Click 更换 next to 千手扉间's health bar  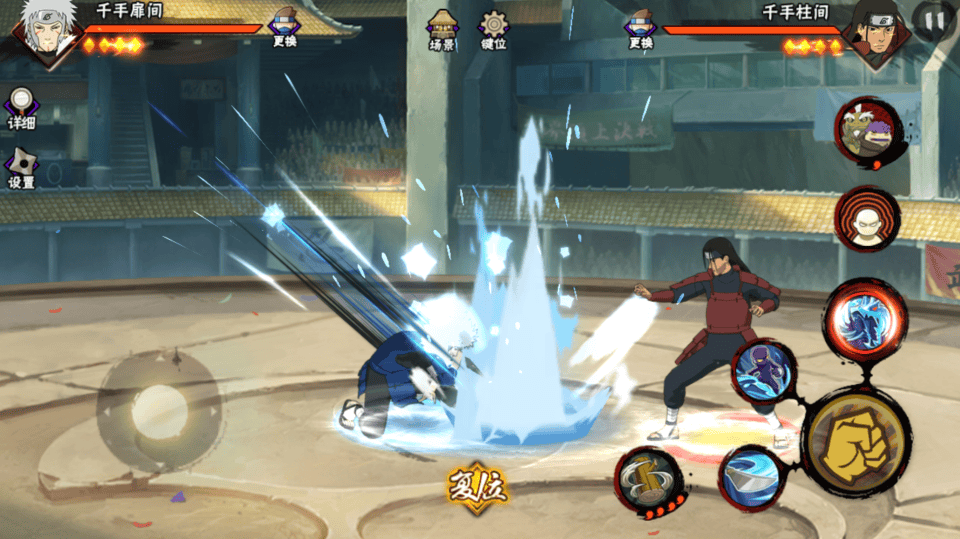tap(284, 28)
